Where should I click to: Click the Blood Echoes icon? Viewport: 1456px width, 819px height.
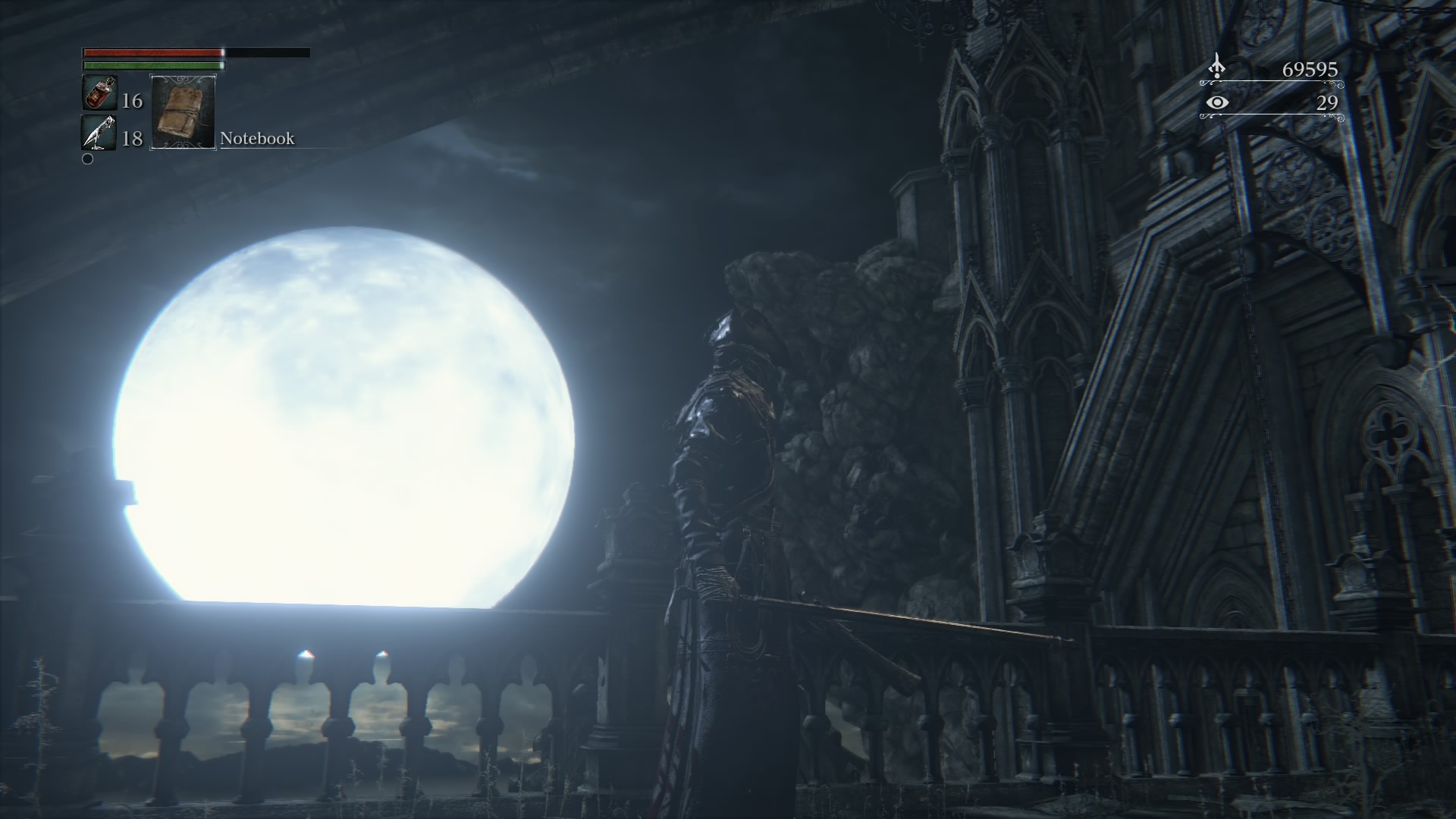point(1216,67)
